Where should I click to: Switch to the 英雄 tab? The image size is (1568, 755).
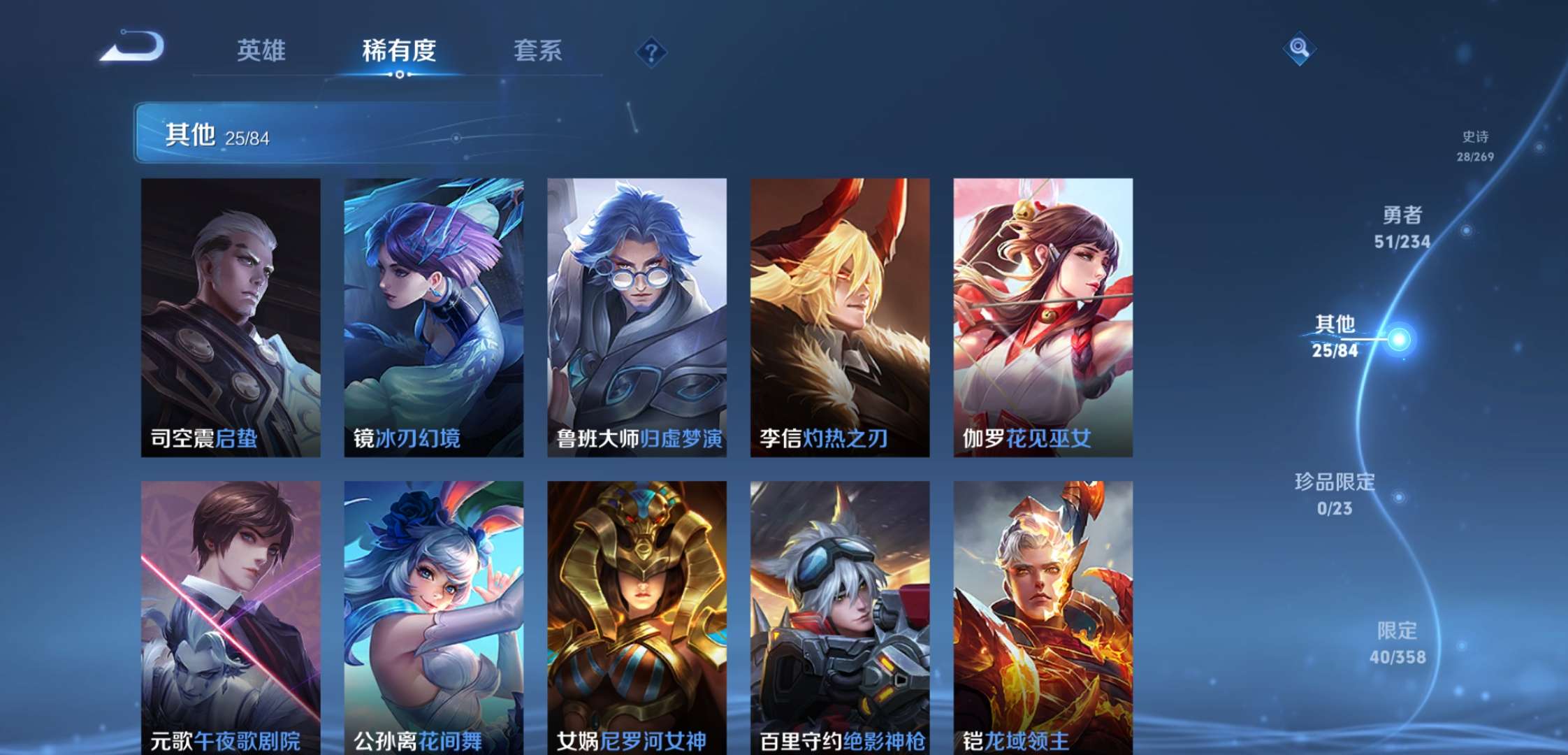point(261,50)
